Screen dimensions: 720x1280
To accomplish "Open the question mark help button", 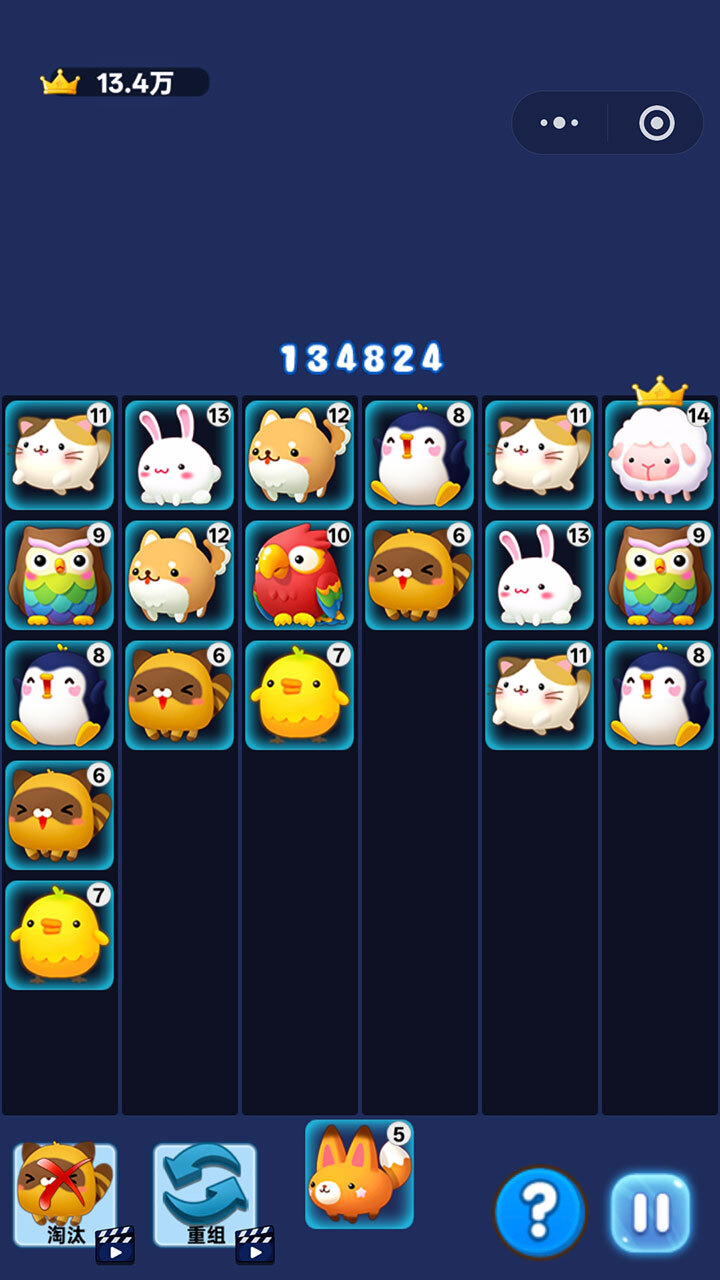I will coord(540,1212).
